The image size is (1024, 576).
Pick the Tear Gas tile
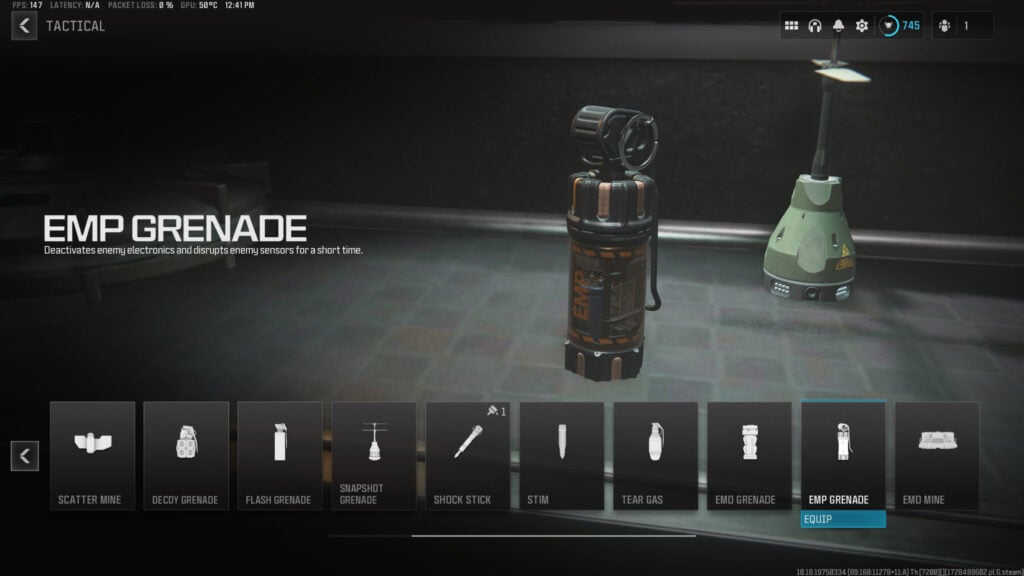[x=656, y=455]
